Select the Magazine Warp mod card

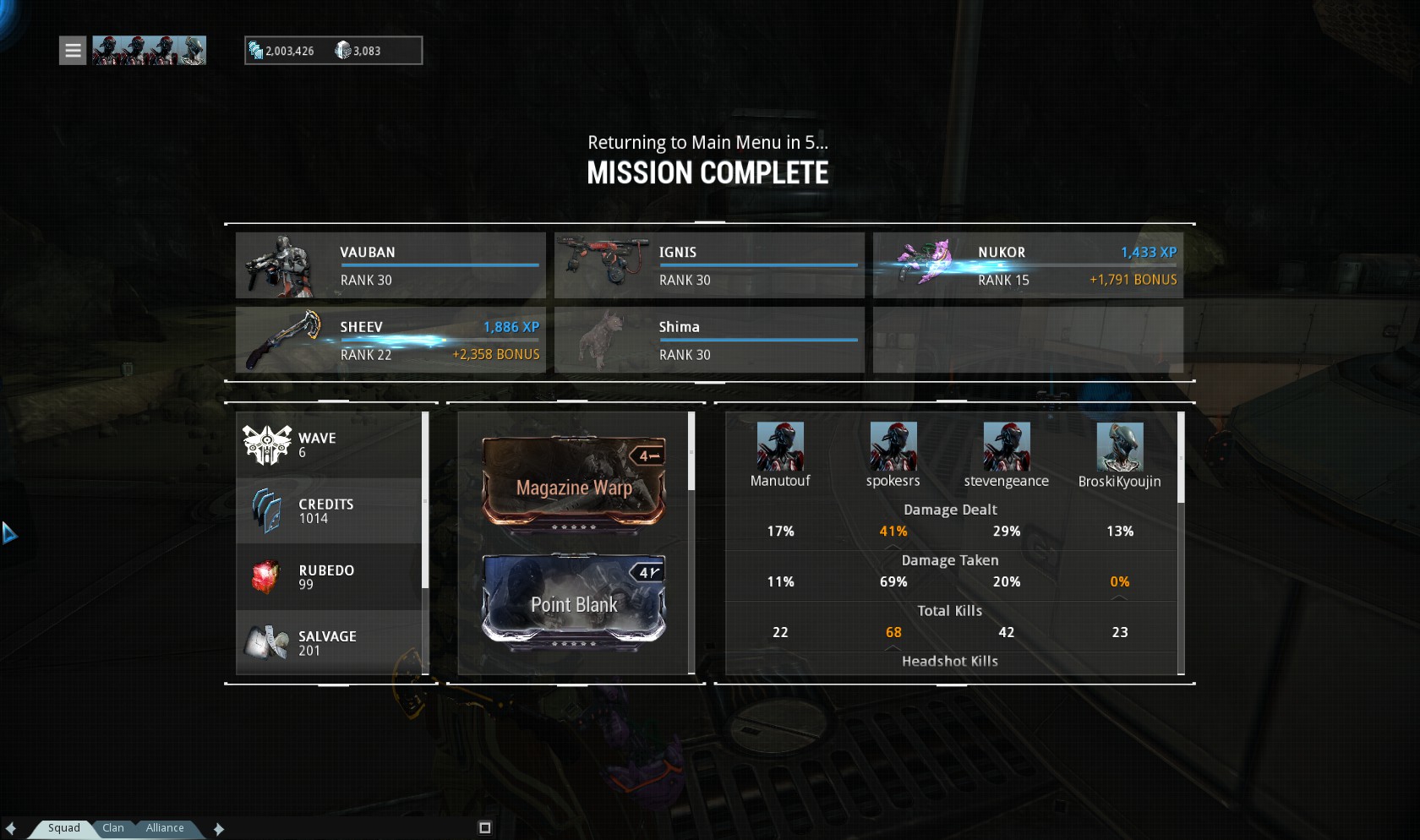point(574,481)
